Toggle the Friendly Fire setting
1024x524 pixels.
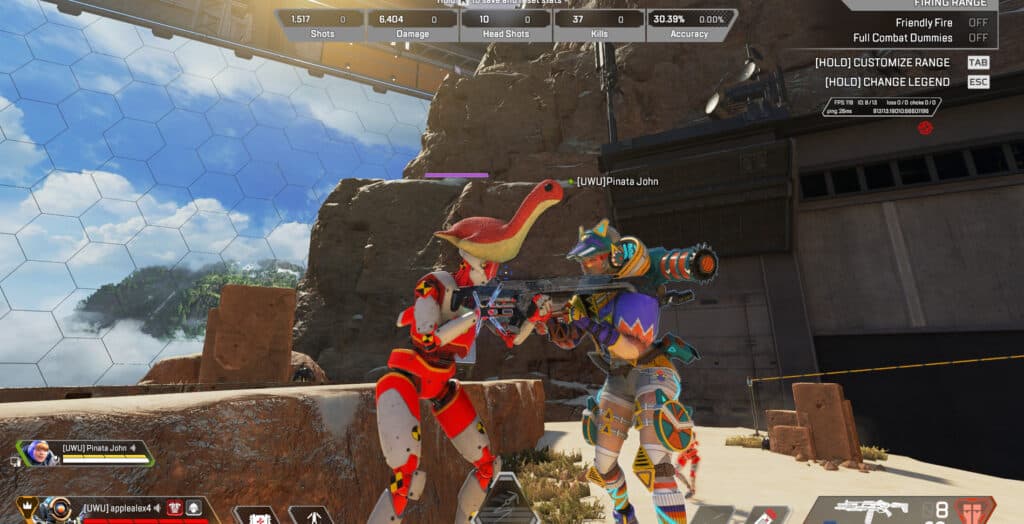pos(977,22)
